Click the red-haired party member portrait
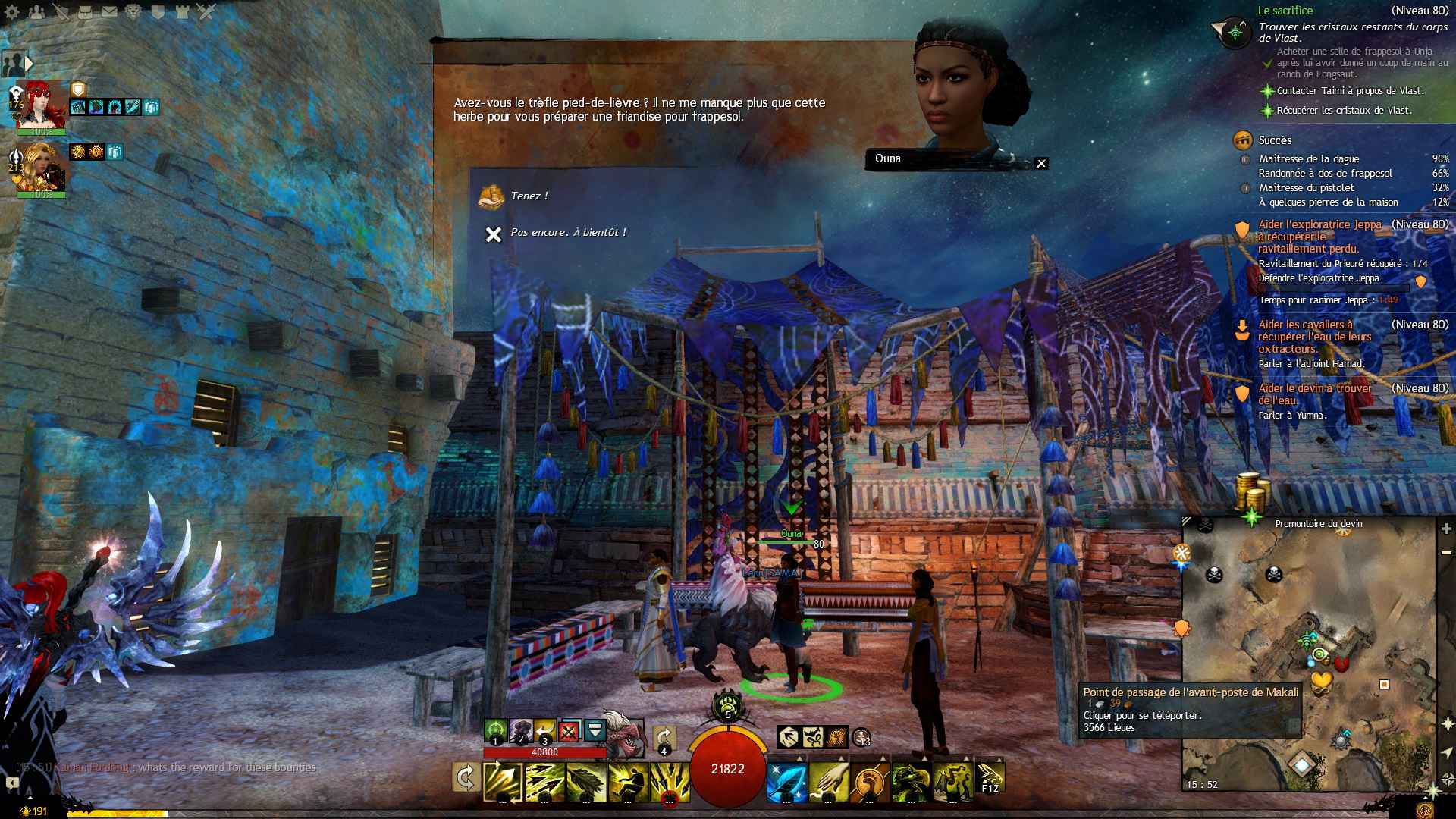1456x819 pixels. point(39,103)
